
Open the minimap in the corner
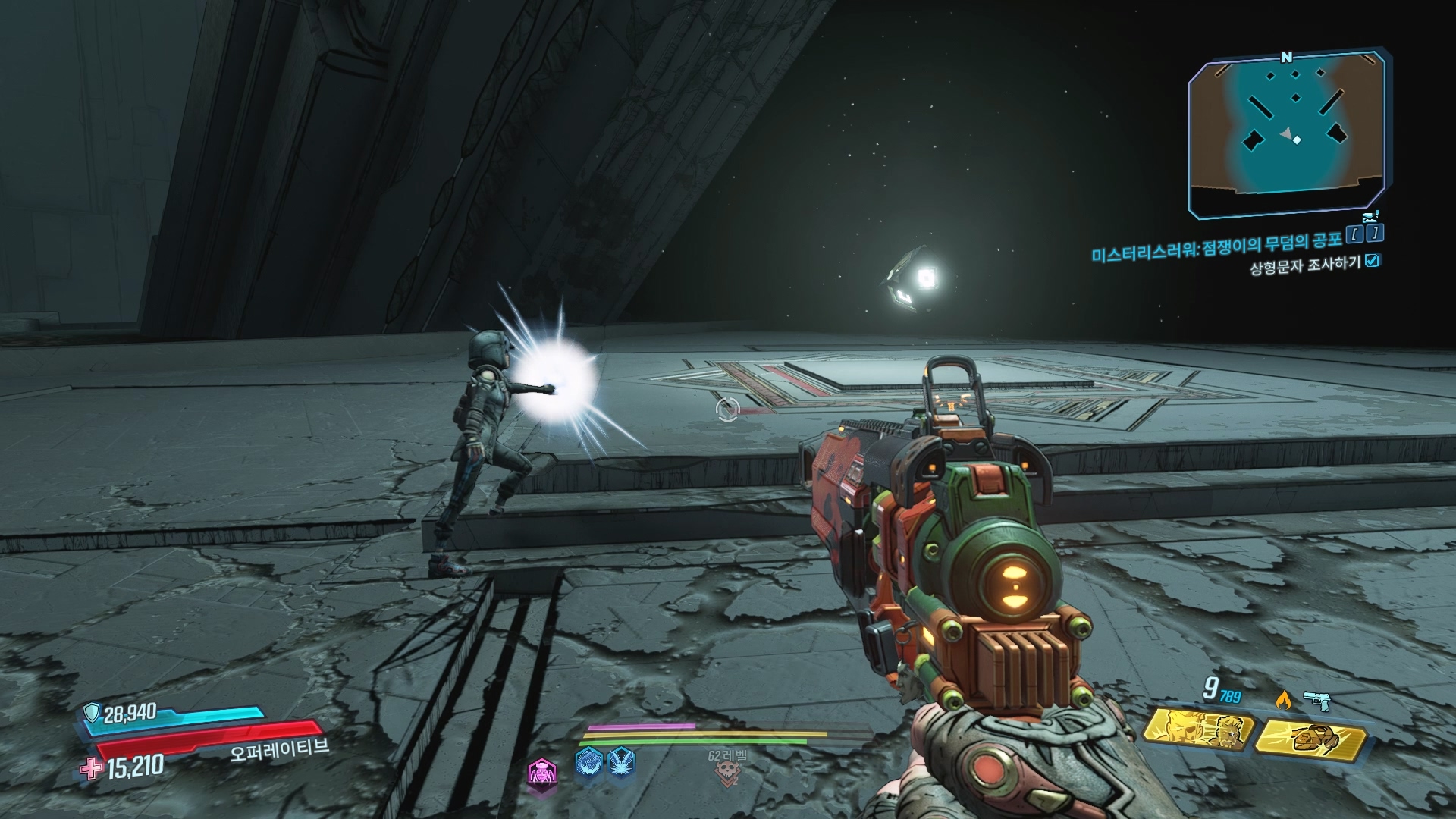point(1287,134)
